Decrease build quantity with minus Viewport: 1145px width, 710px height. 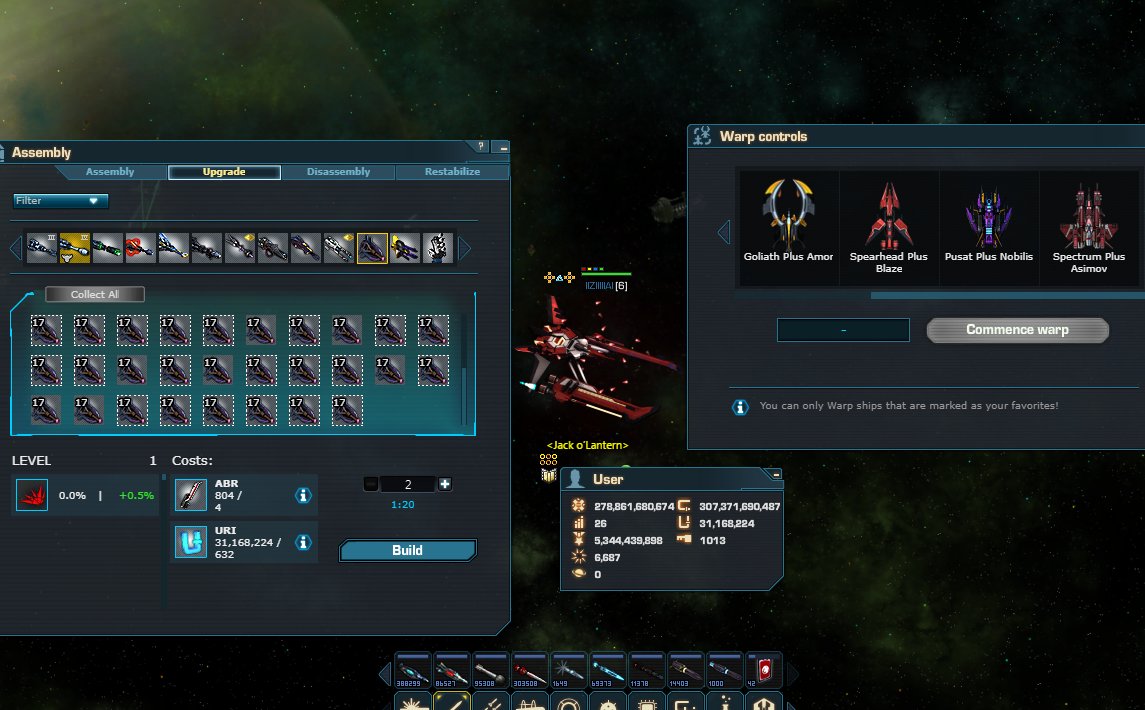coord(371,484)
